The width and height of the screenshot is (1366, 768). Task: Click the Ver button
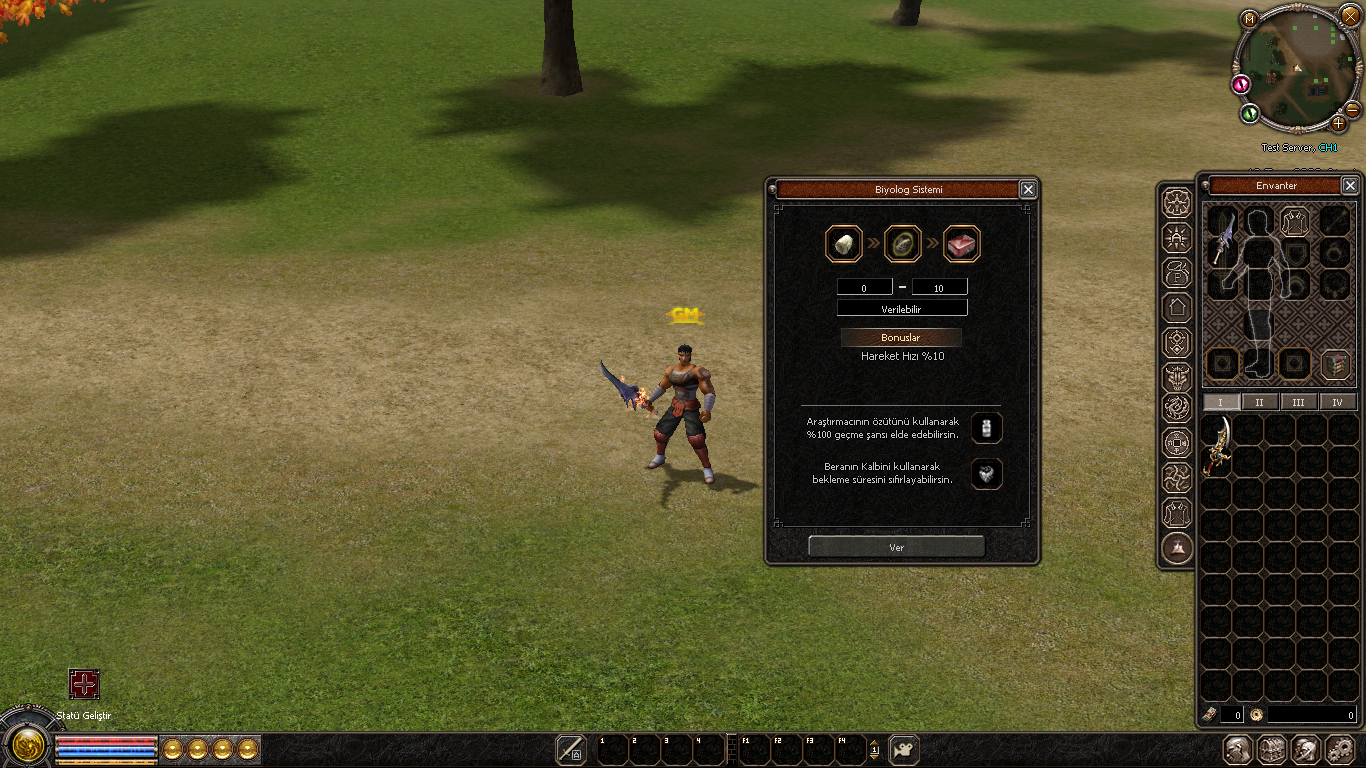pyautogui.click(x=896, y=547)
